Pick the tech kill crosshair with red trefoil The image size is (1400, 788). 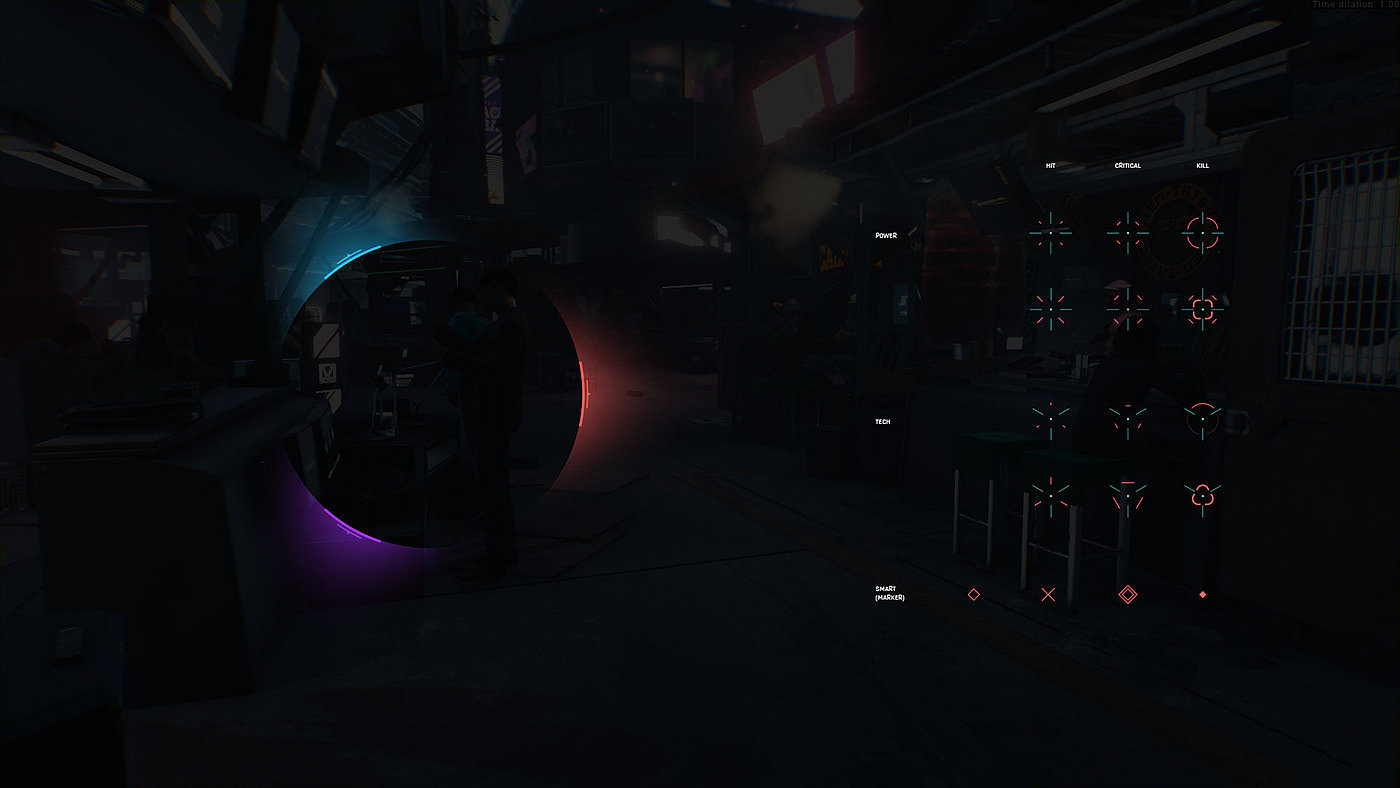[x=1202, y=494]
